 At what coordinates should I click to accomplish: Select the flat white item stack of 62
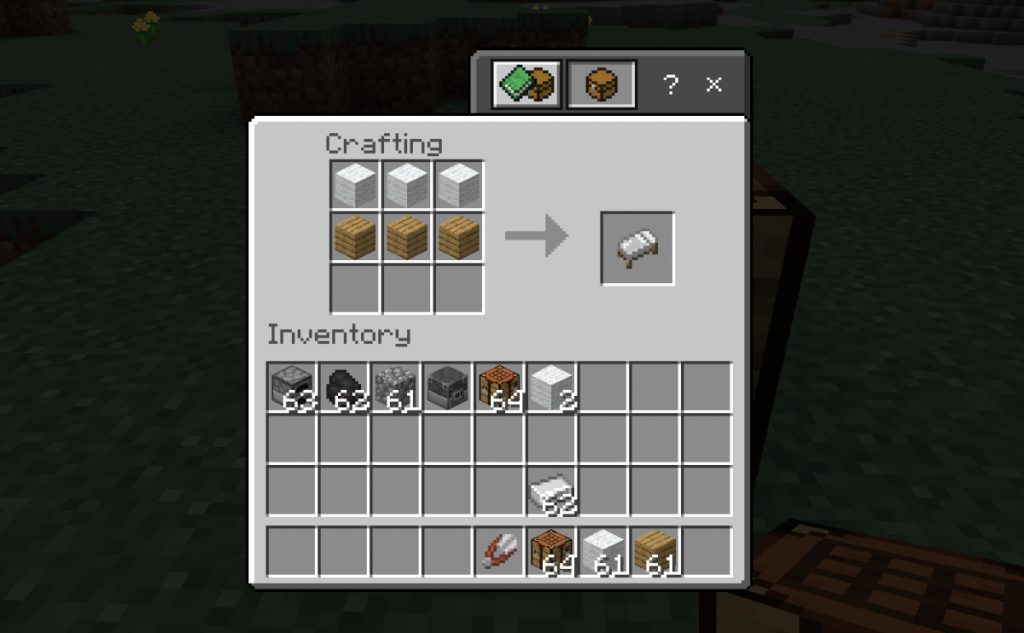552,491
